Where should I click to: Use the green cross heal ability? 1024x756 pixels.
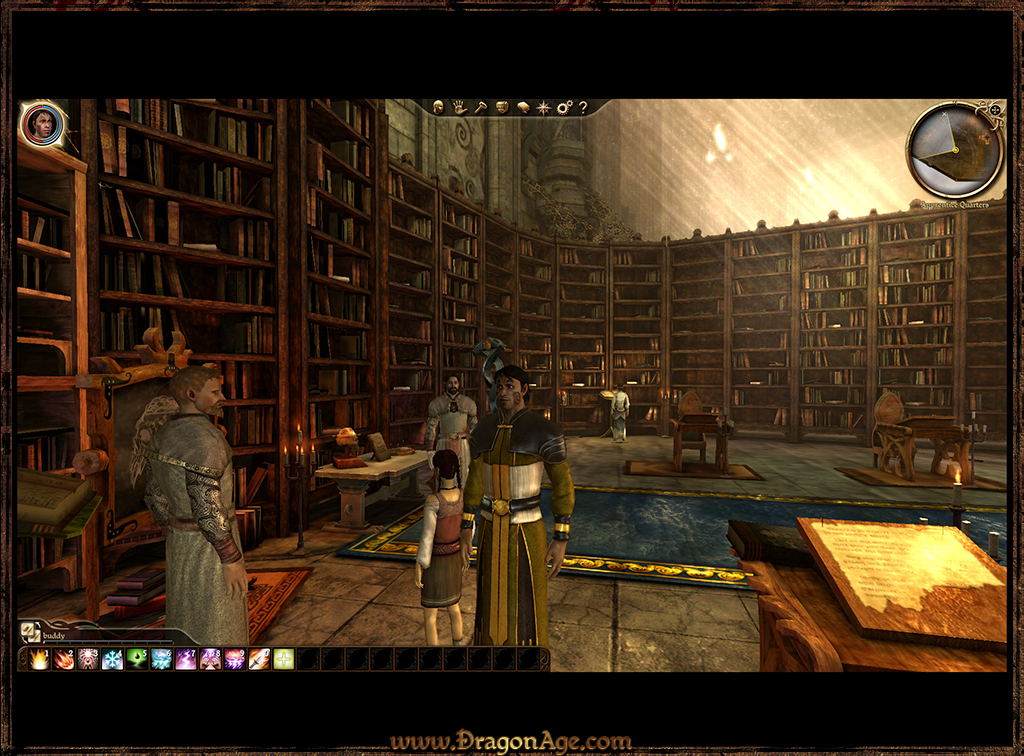click(284, 659)
